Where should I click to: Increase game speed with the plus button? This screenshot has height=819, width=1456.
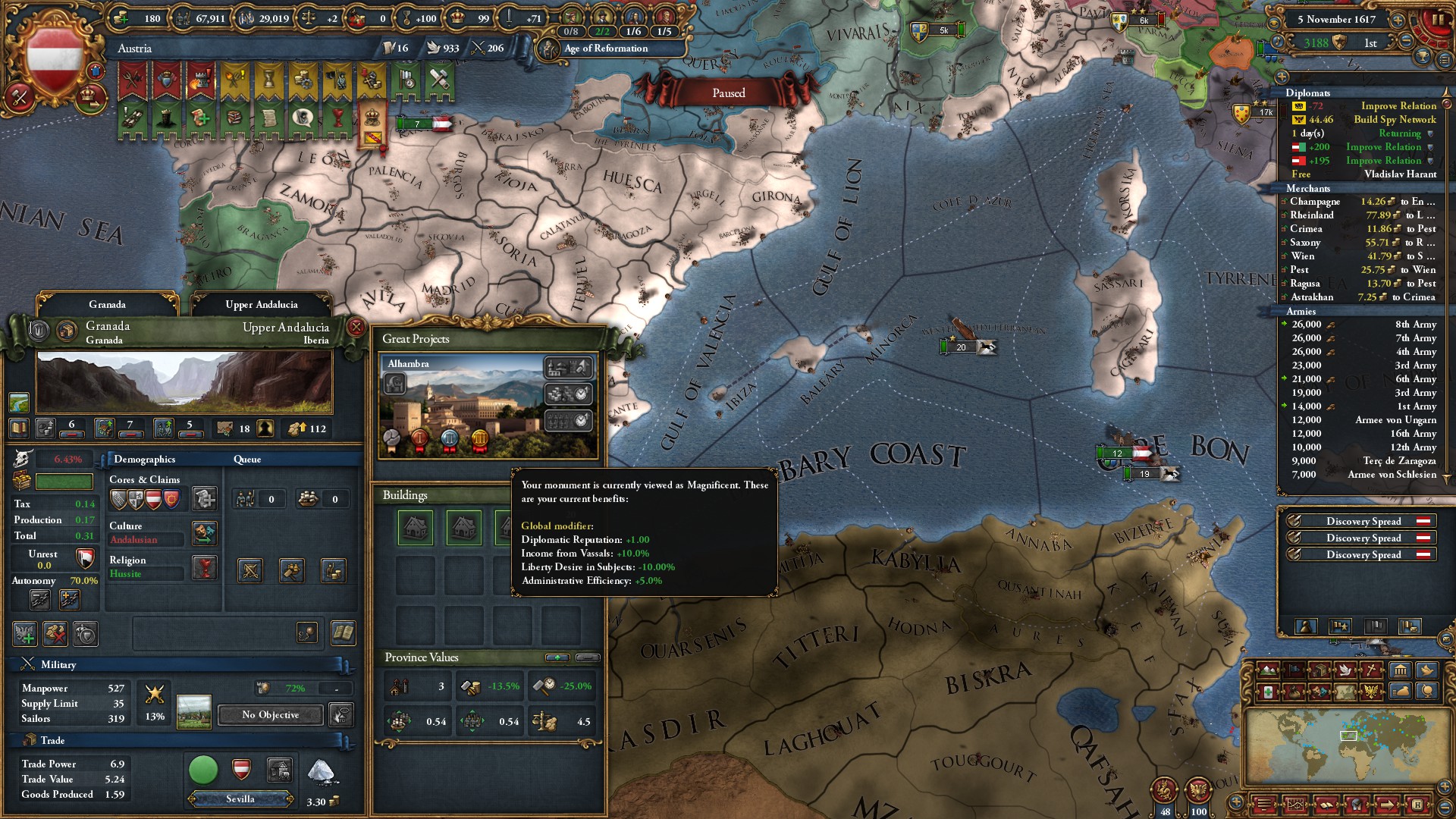tap(1398, 20)
